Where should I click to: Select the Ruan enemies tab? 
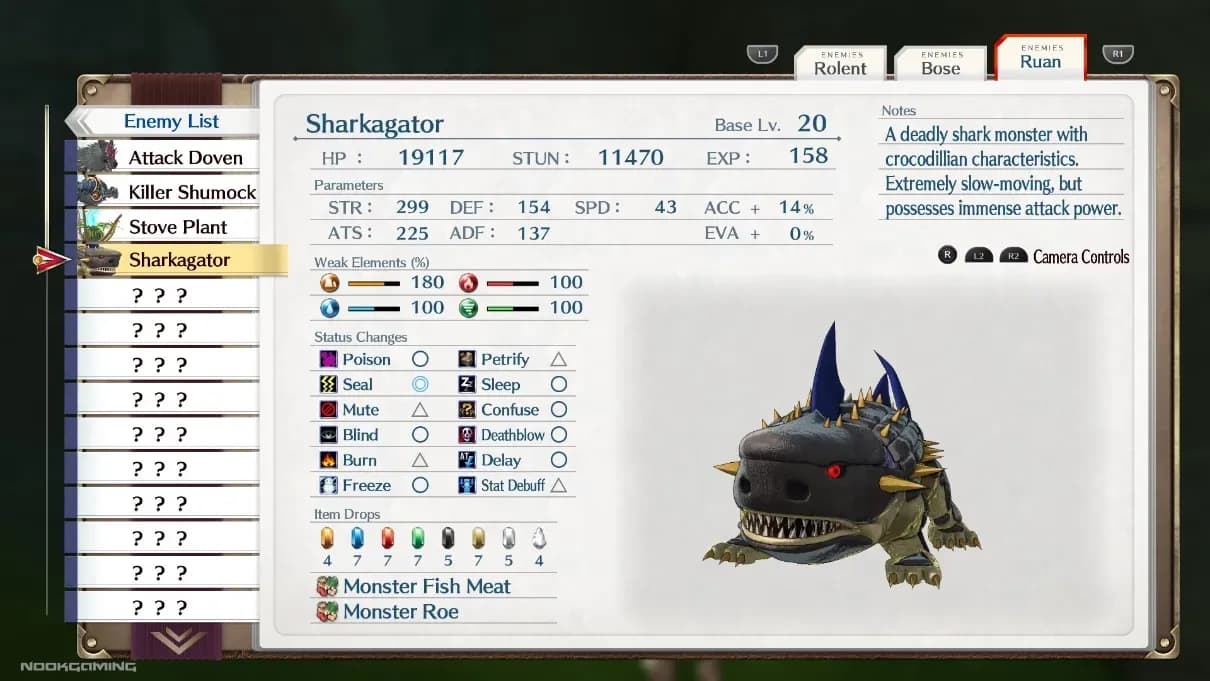[x=1040, y=58]
